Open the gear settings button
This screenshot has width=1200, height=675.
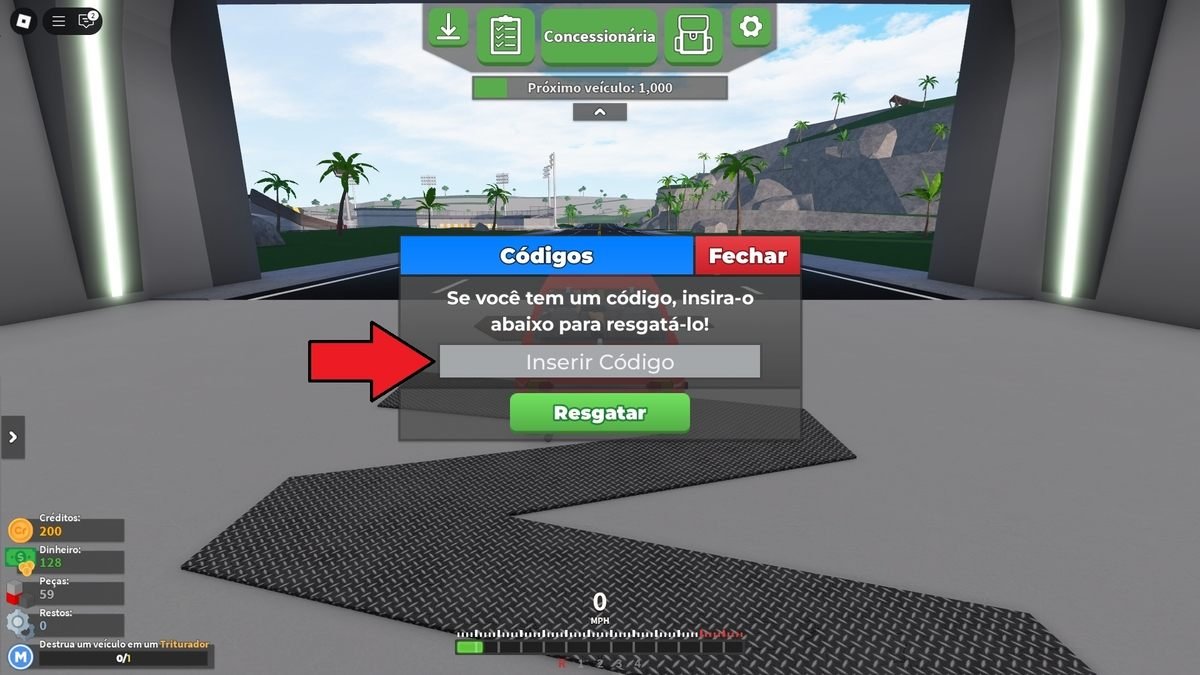click(x=751, y=27)
